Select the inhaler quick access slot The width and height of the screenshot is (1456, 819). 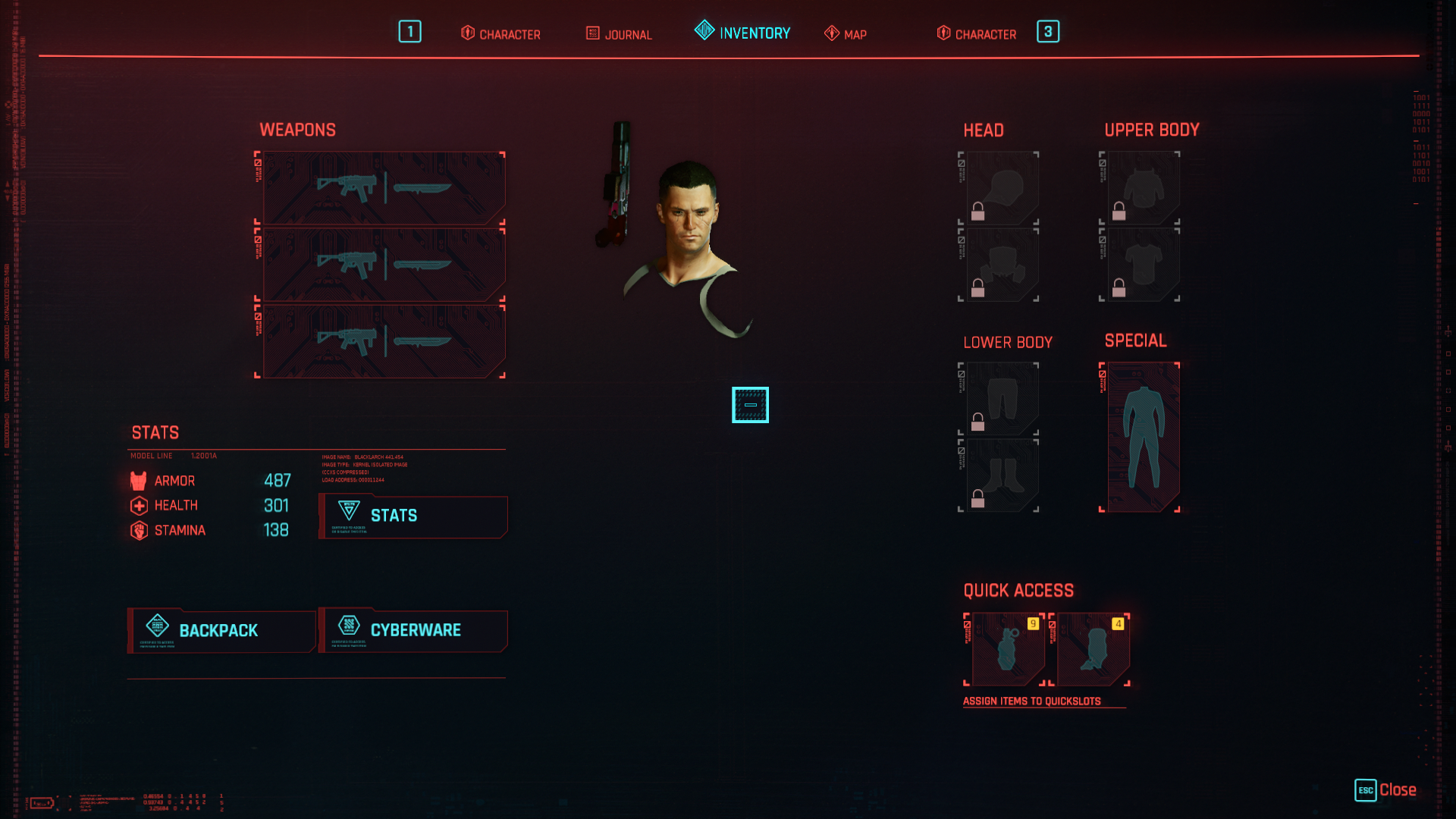point(1092,649)
